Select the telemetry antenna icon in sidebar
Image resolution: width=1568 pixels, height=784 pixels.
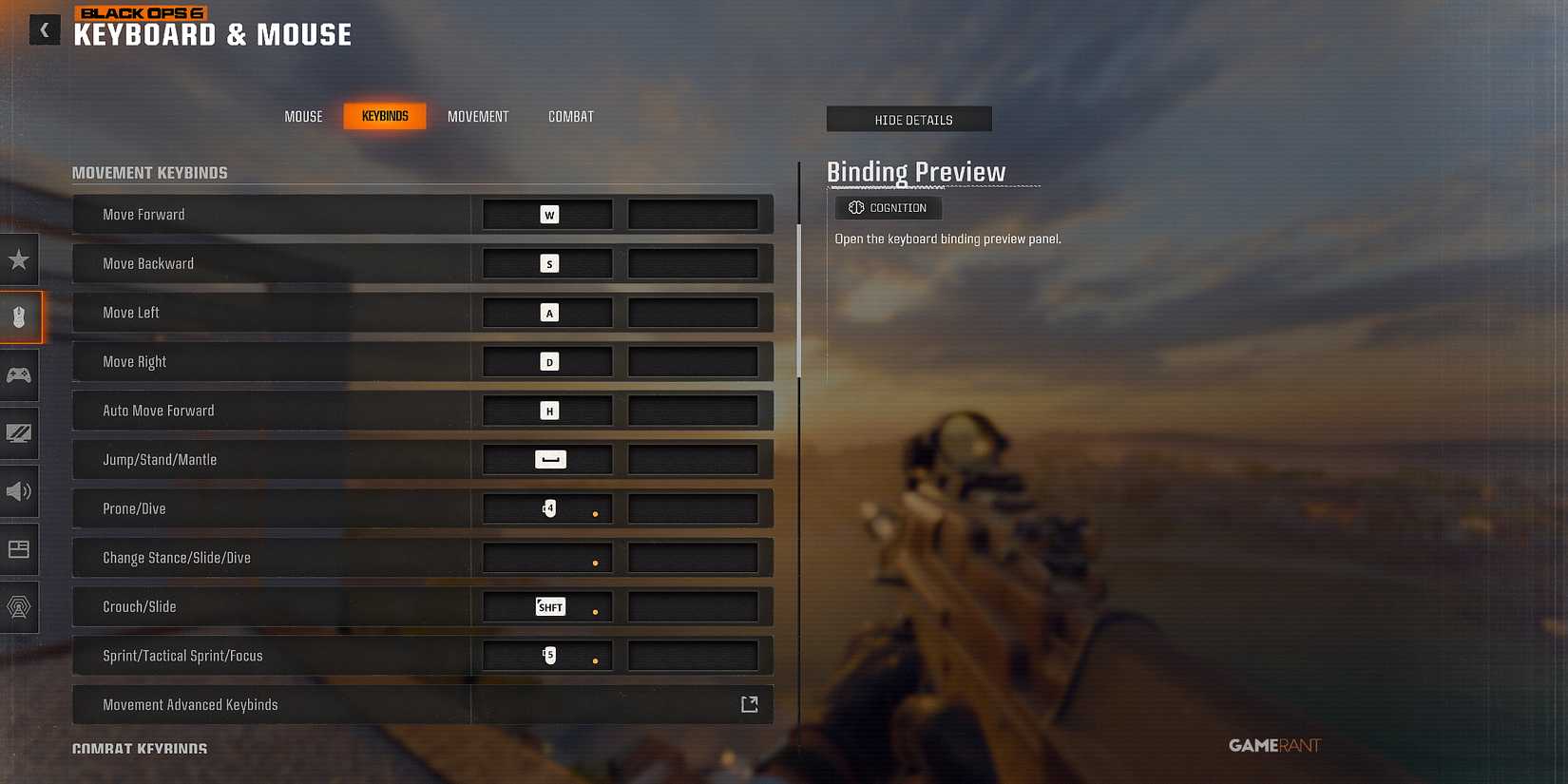tap(20, 607)
